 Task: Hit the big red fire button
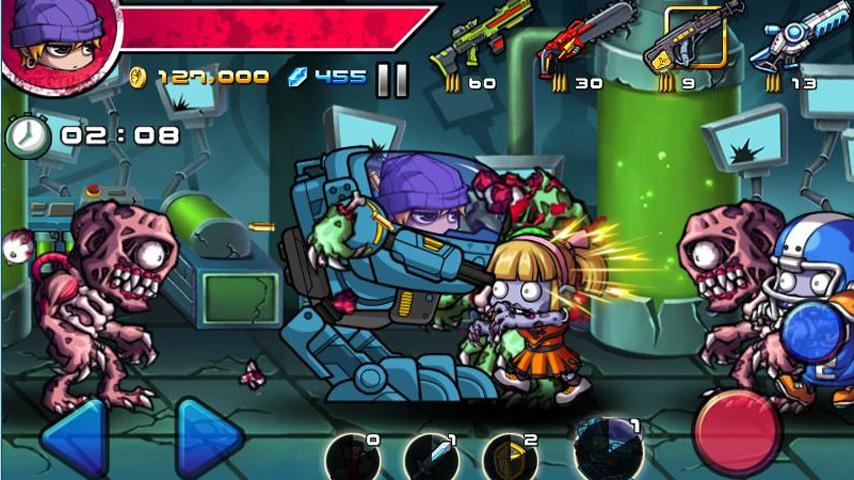(738, 432)
